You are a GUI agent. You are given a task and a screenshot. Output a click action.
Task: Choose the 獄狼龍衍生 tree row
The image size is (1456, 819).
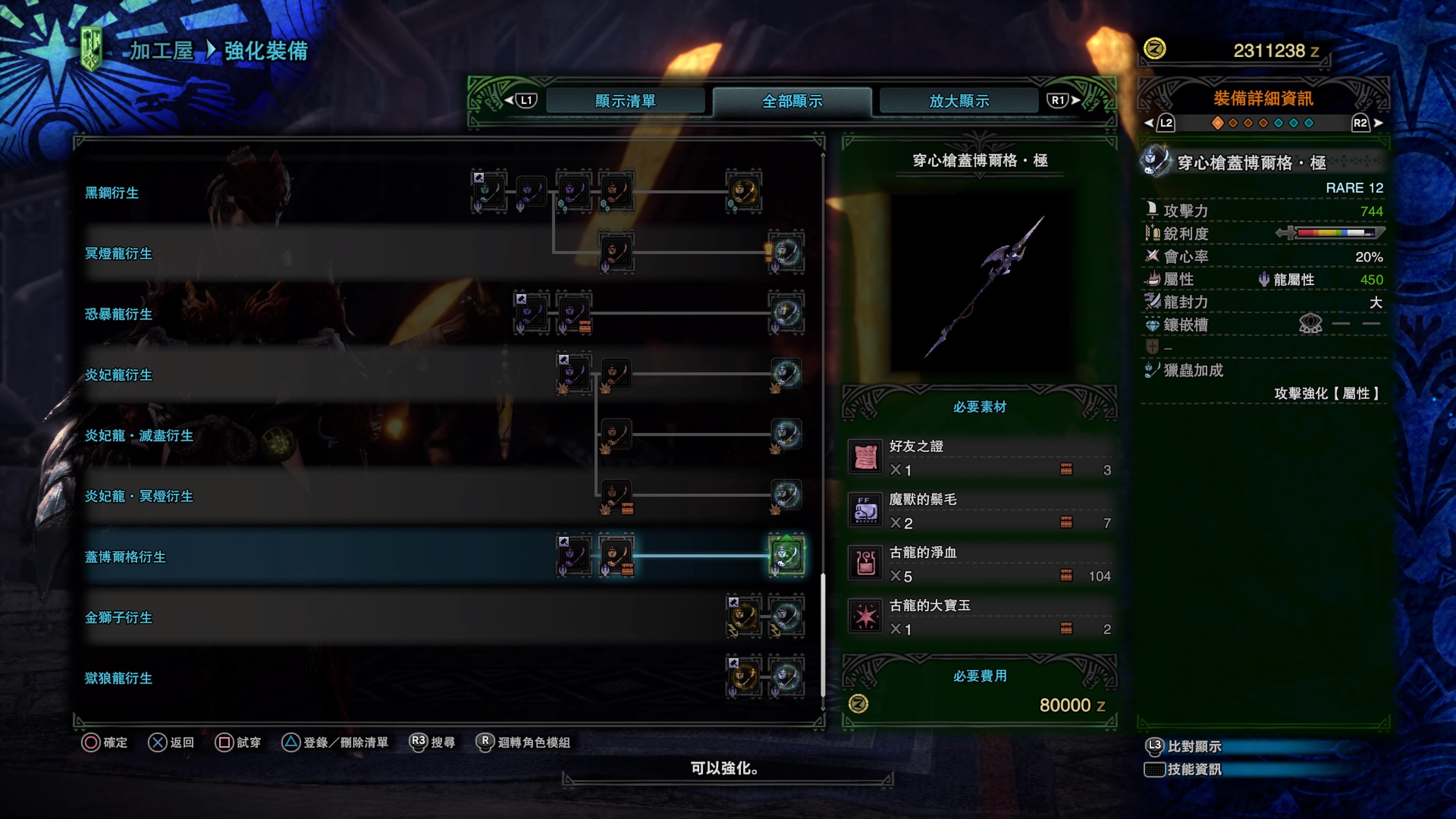pyautogui.click(x=118, y=678)
